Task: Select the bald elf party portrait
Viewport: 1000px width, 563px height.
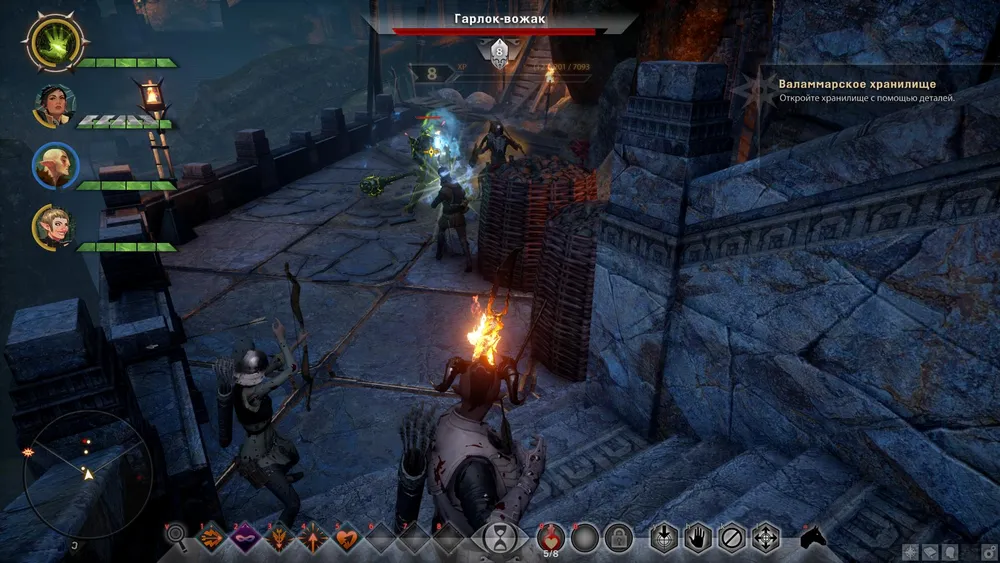Action: point(55,166)
